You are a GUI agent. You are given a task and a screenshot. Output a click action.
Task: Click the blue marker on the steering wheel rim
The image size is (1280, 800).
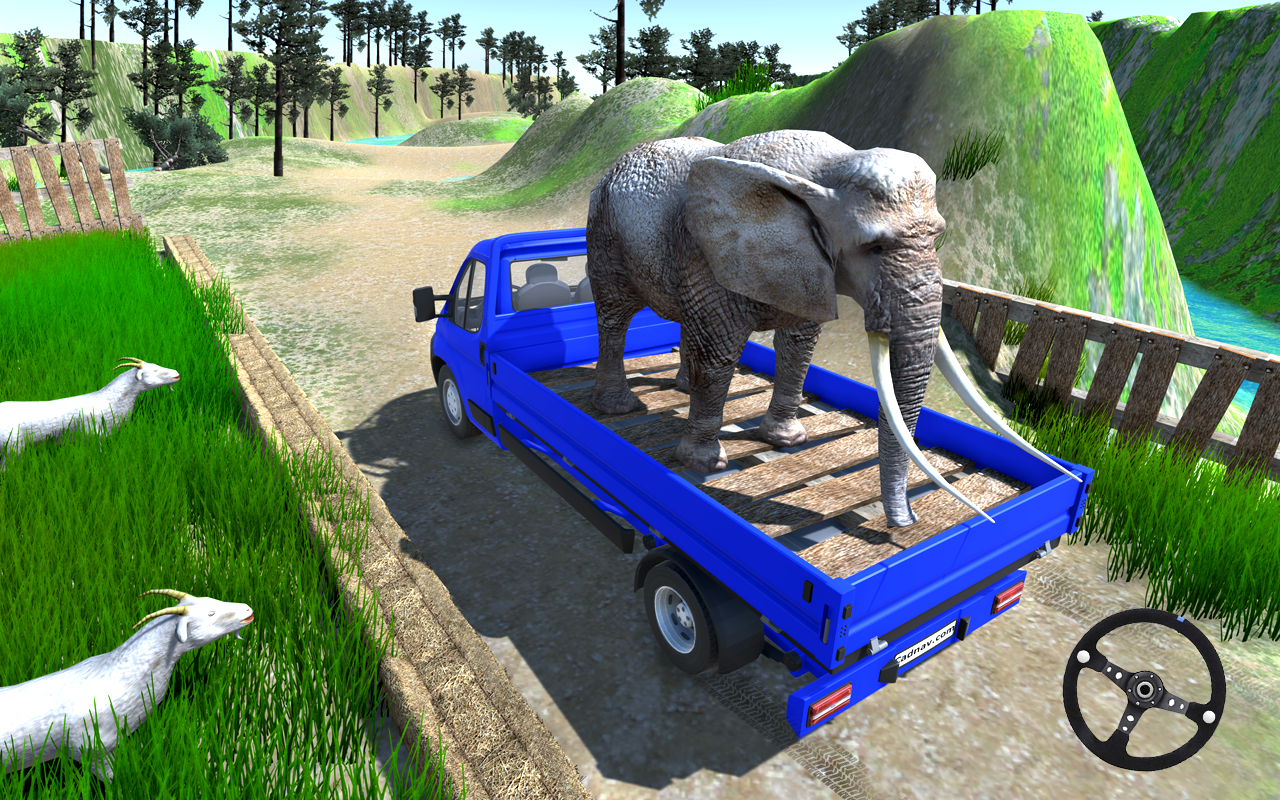point(1179,619)
